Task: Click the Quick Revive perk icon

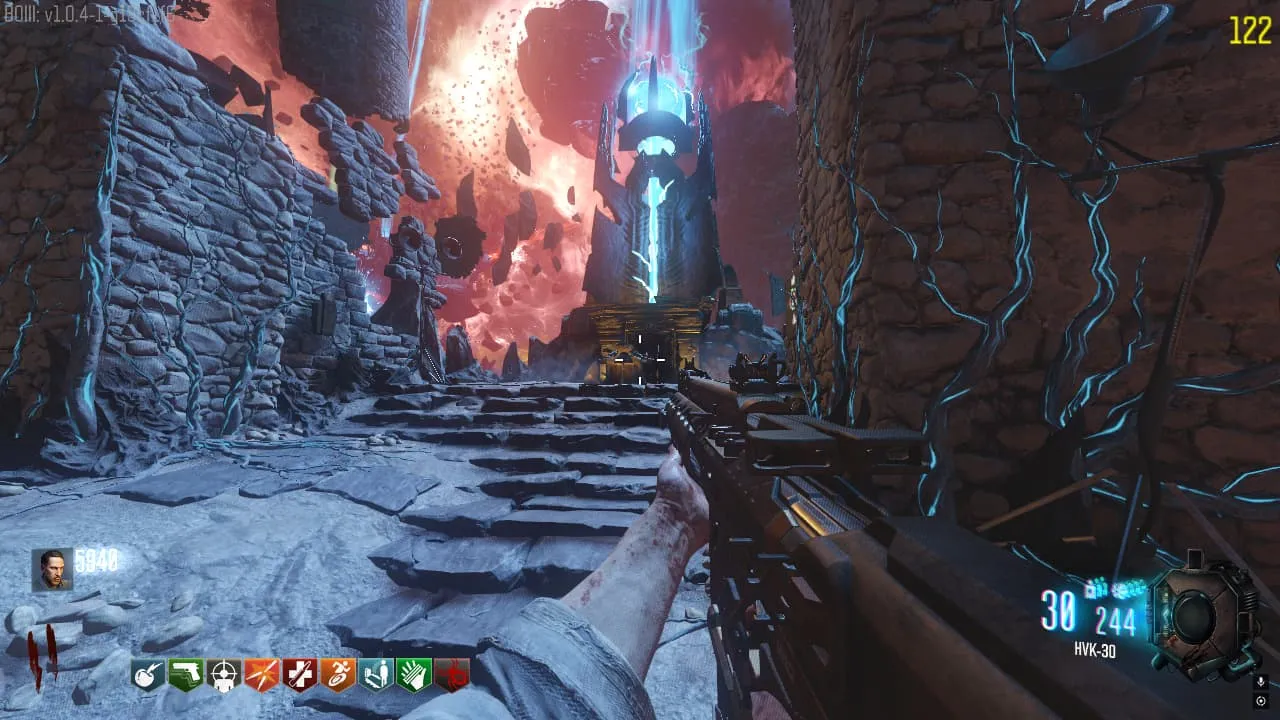Action: coord(375,676)
